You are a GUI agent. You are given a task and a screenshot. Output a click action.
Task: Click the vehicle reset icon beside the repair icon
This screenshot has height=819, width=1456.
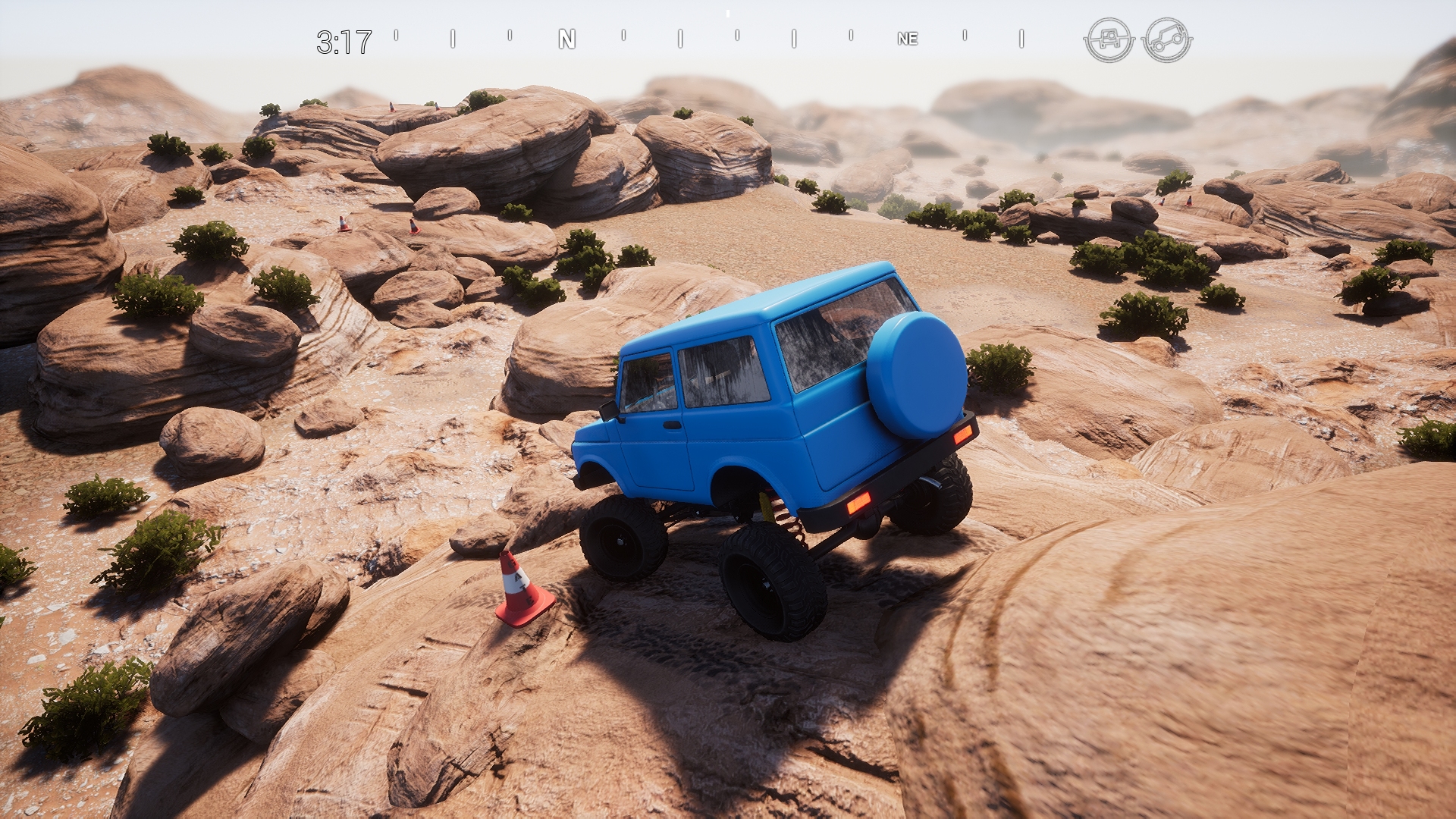coord(1168,38)
